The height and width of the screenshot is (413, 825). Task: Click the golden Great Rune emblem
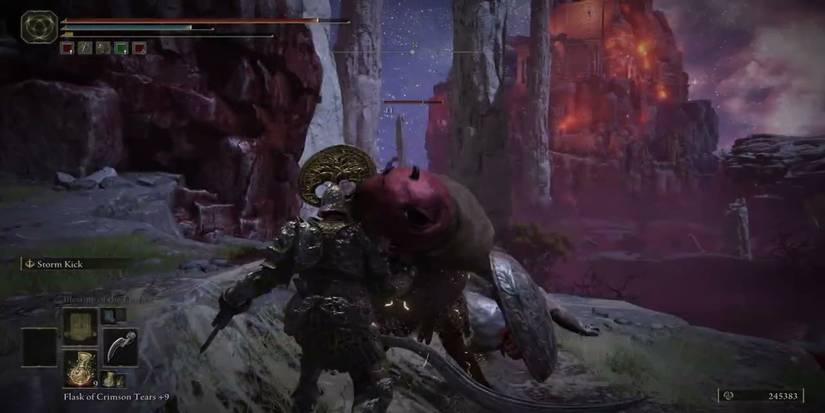pos(40,26)
